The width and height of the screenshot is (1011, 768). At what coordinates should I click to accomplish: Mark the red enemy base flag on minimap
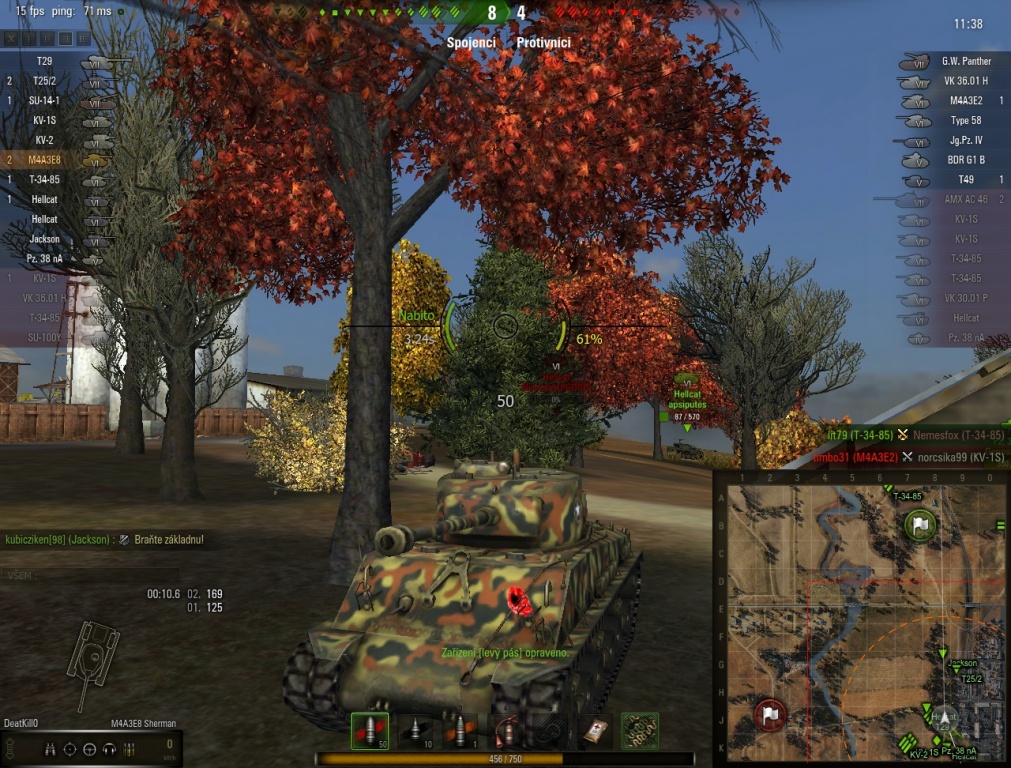pos(770,714)
